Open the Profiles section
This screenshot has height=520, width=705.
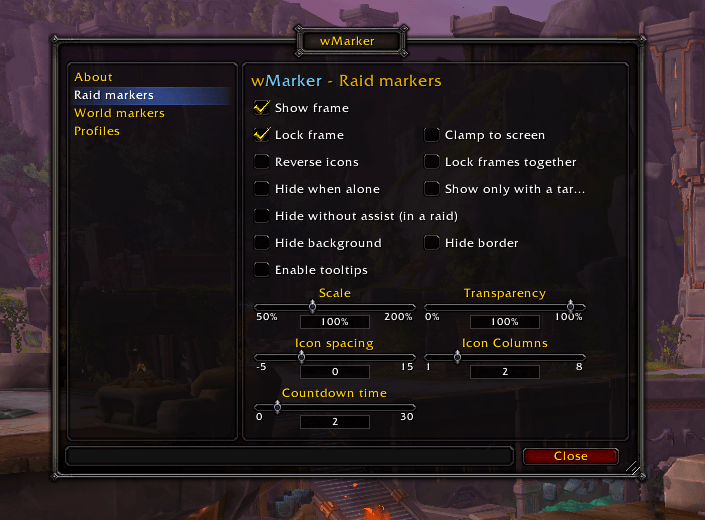(97, 131)
